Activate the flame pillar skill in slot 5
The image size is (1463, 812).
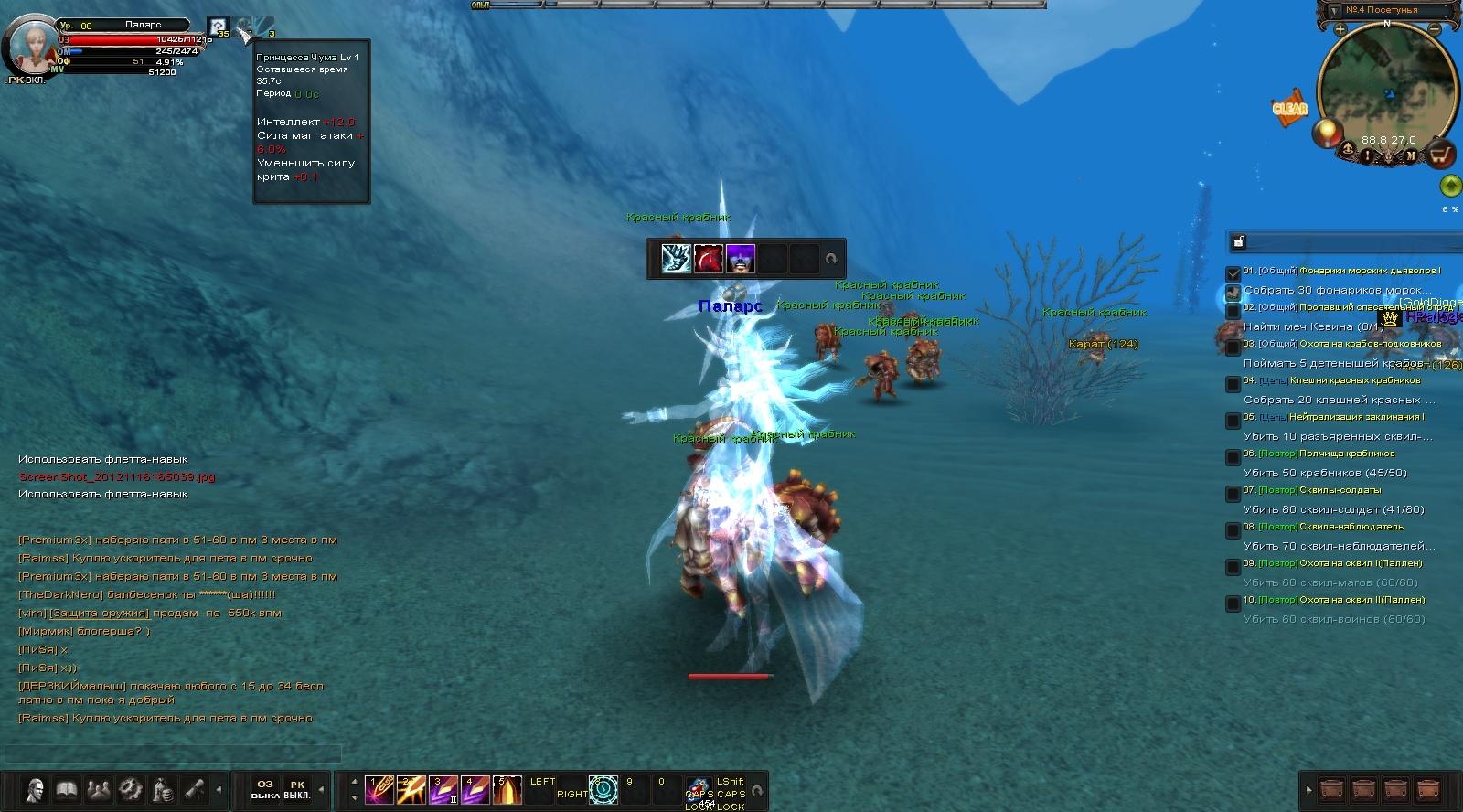[507, 789]
